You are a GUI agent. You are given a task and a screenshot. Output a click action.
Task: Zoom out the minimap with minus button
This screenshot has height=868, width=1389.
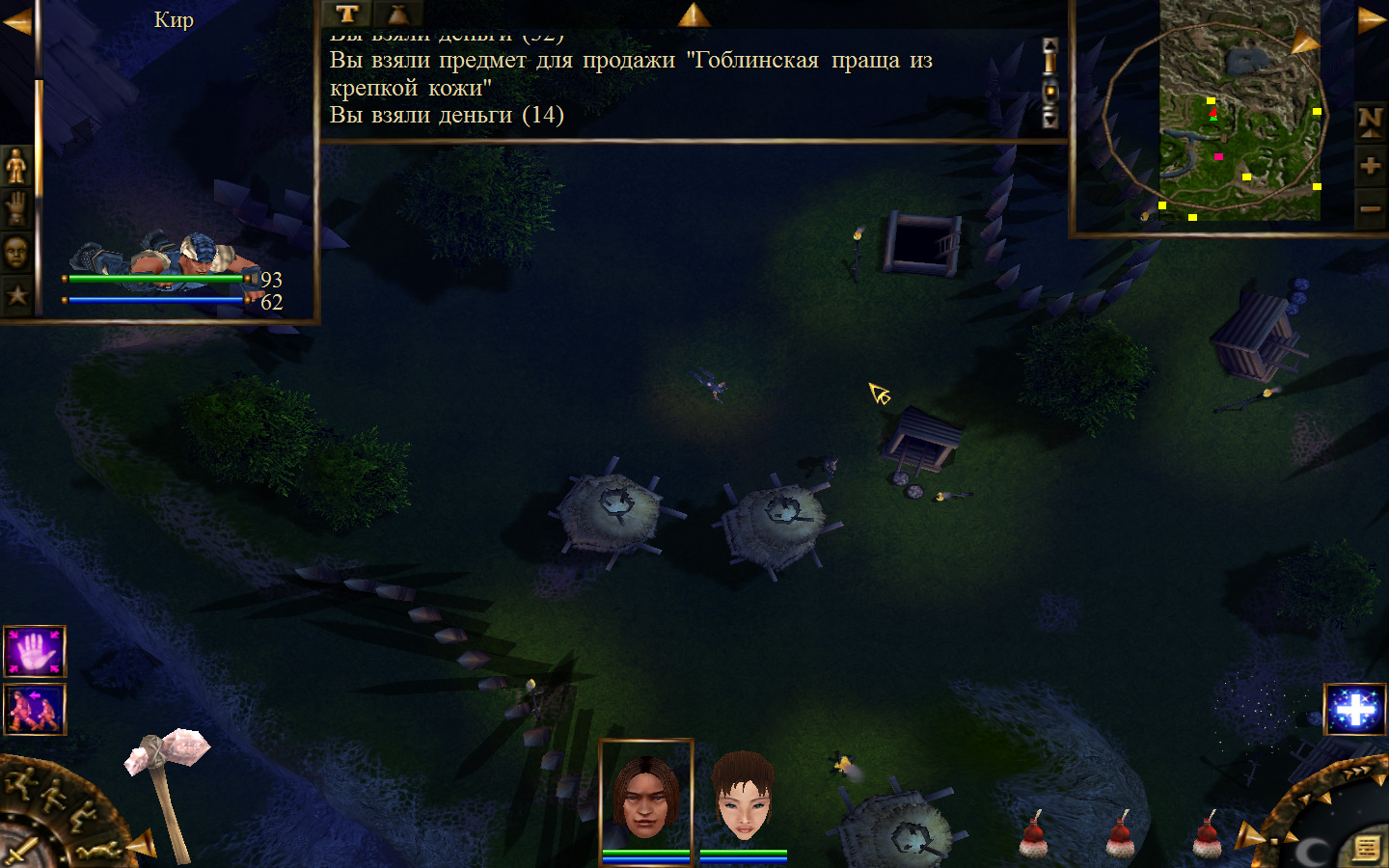(1370, 208)
